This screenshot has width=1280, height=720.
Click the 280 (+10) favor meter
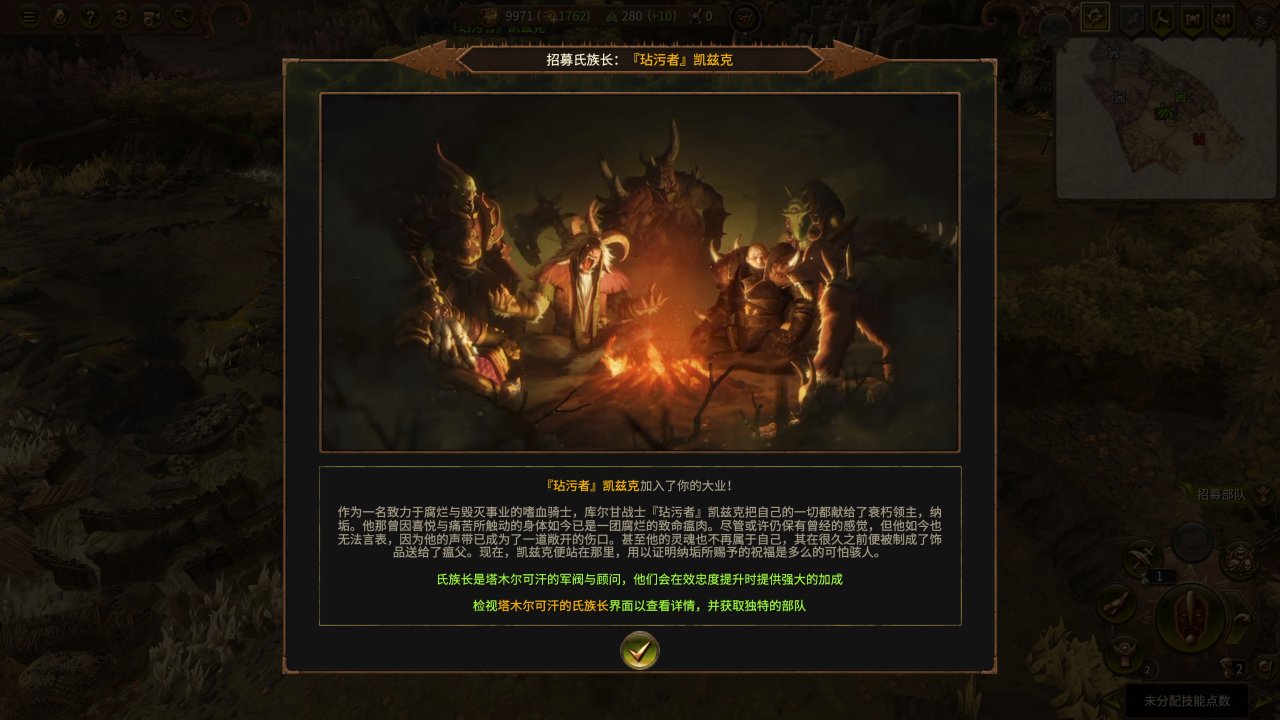(x=640, y=16)
